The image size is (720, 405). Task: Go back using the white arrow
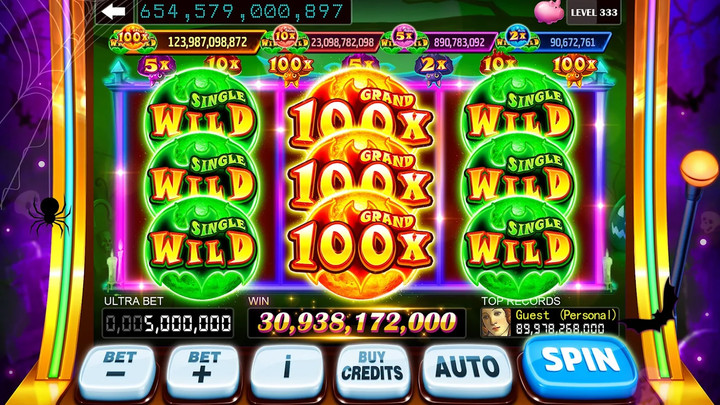coord(113,11)
